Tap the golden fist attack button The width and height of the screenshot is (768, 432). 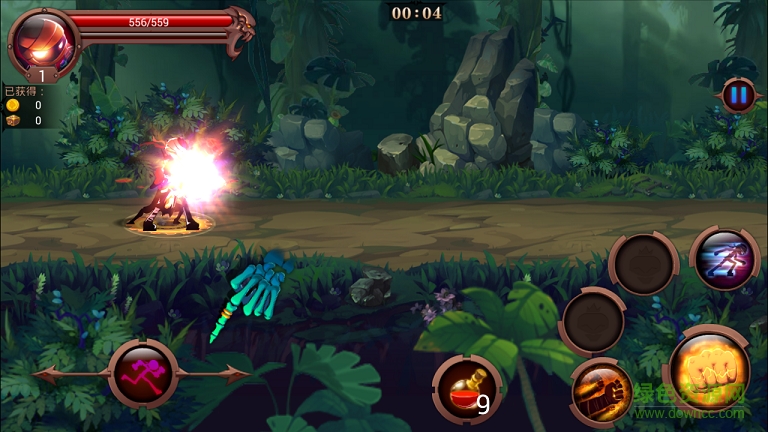[709, 372]
